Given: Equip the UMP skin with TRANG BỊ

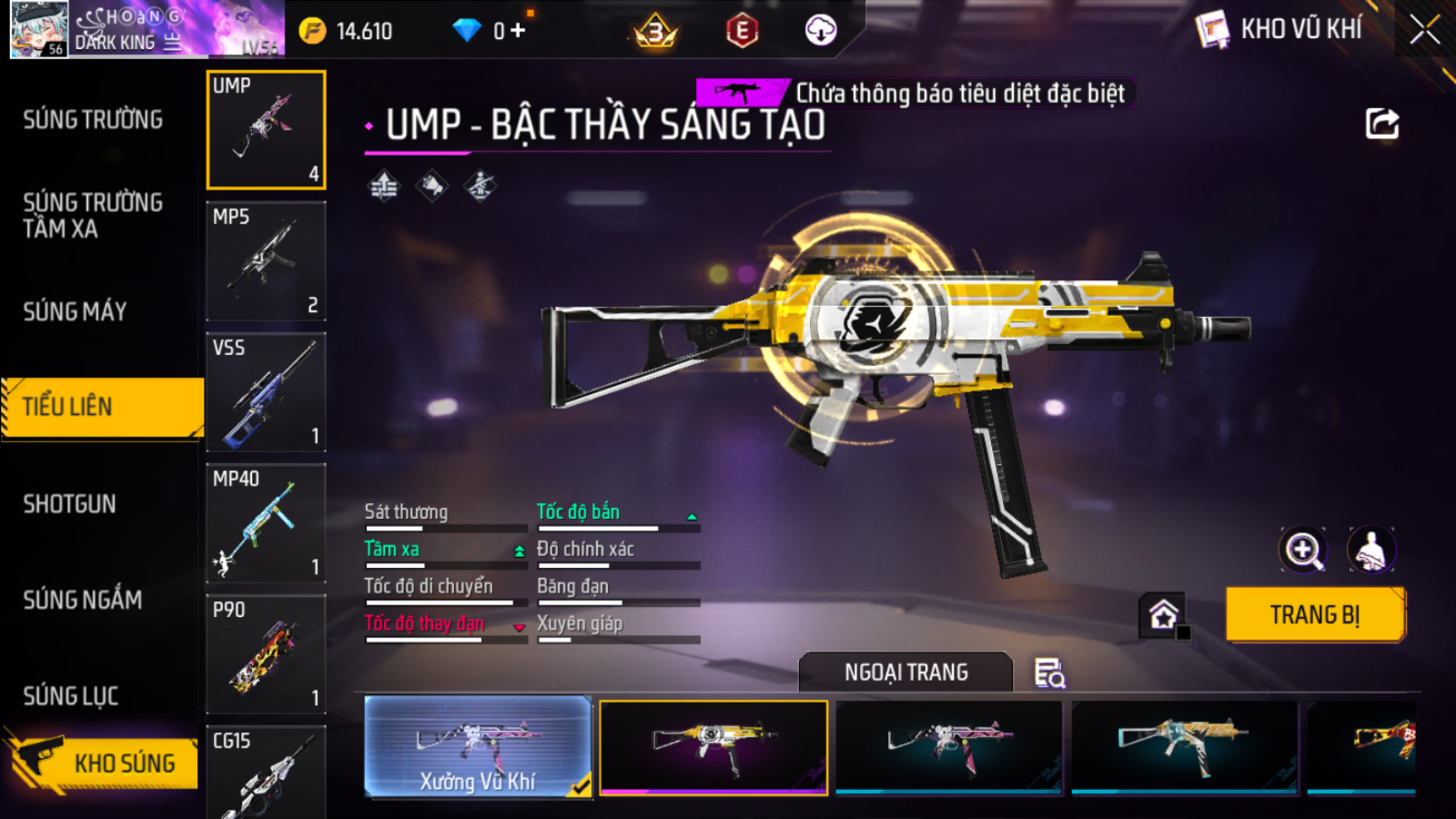Looking at the screenshot, I should pyautogui.click(x=1315, y=615).
